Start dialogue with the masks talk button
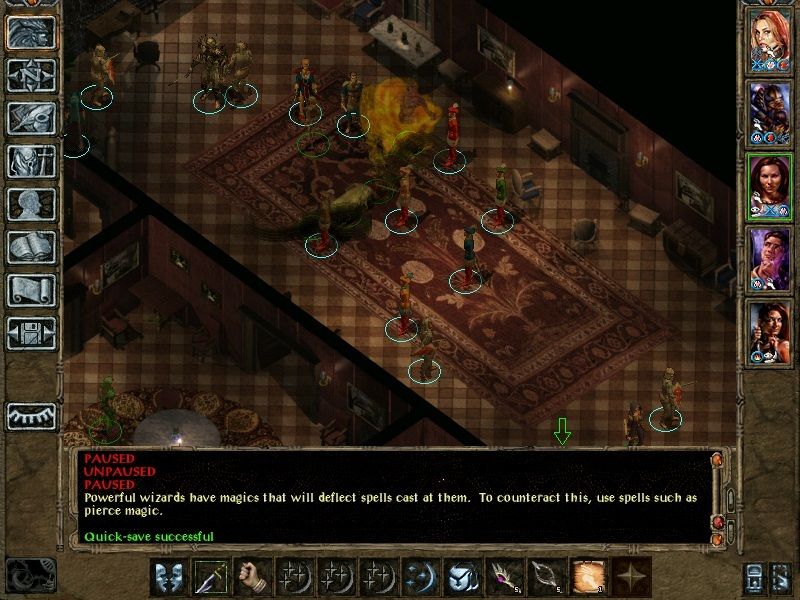Image resolution: width=800 pixels, height=600 pixels. 169,577
